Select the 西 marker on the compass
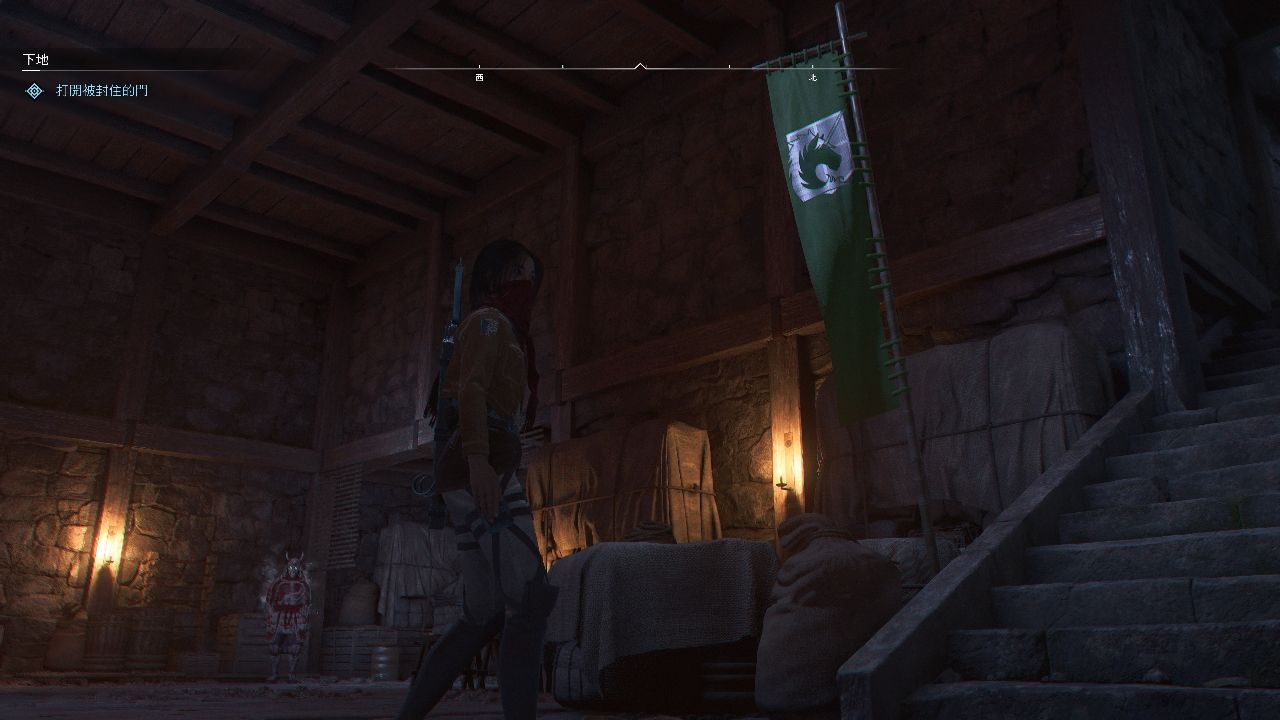This screenshot has height=720, width=1280. click(479, 77)
